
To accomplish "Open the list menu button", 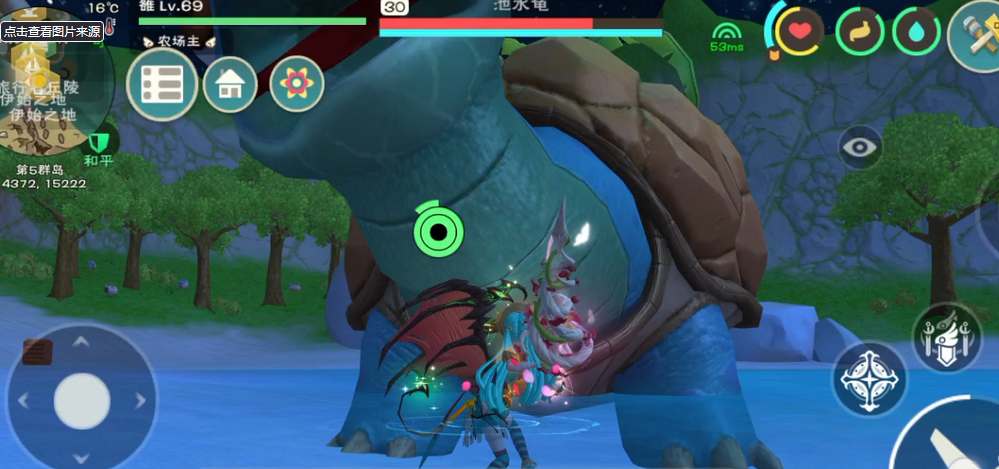I will (161, 85).
